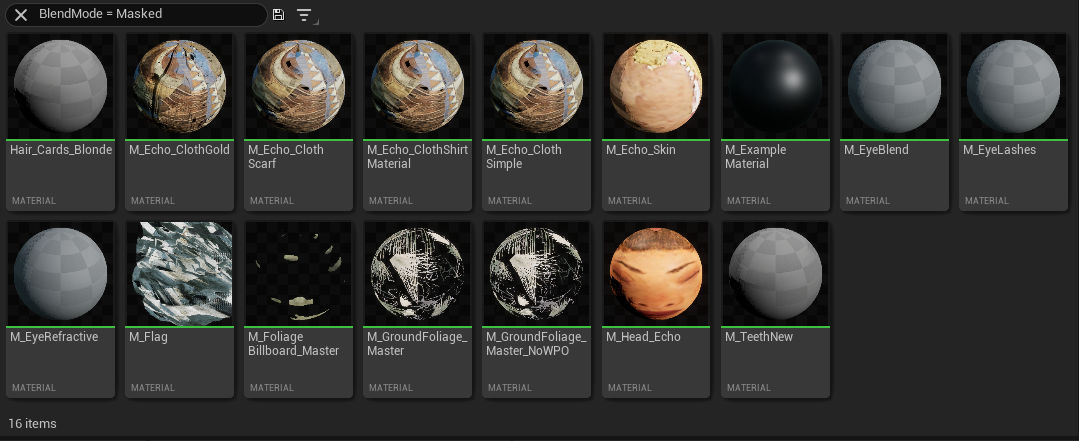Select the M_Flag material

pos(179,274)
